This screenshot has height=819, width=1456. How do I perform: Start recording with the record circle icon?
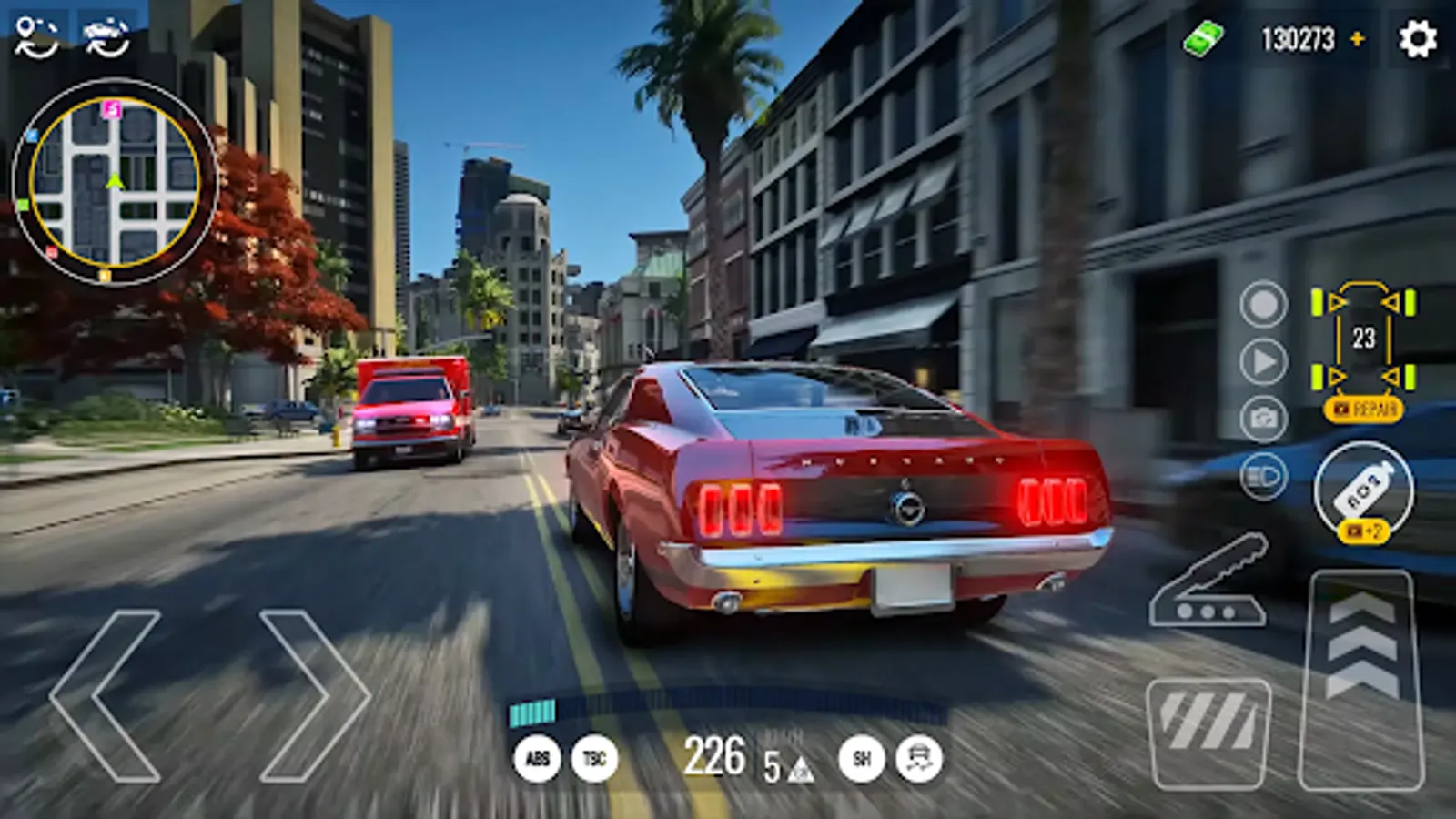click(x=1261, y=307)
